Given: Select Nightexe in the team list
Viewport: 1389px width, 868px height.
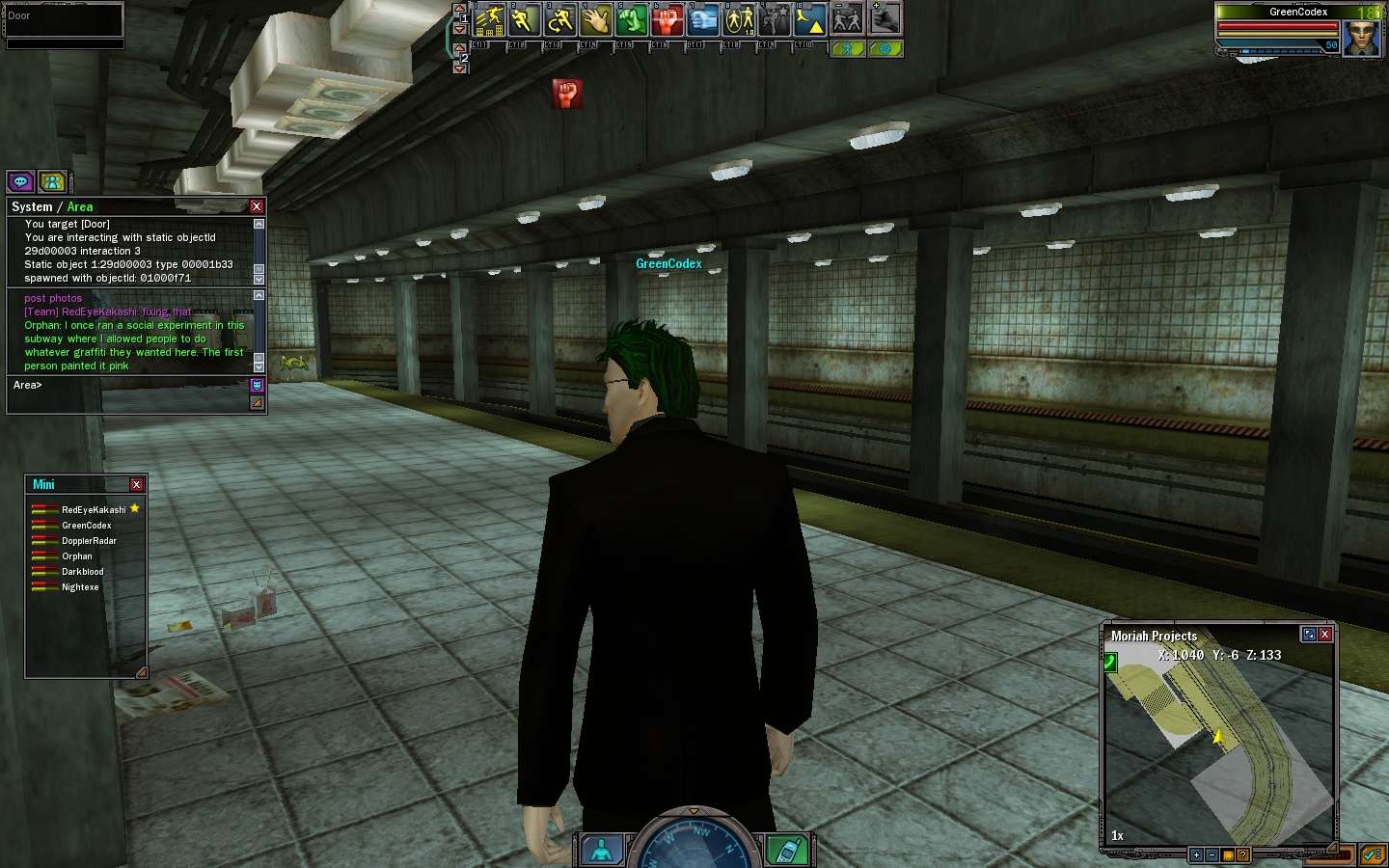Looking at the screenshot, I should 80,587.
